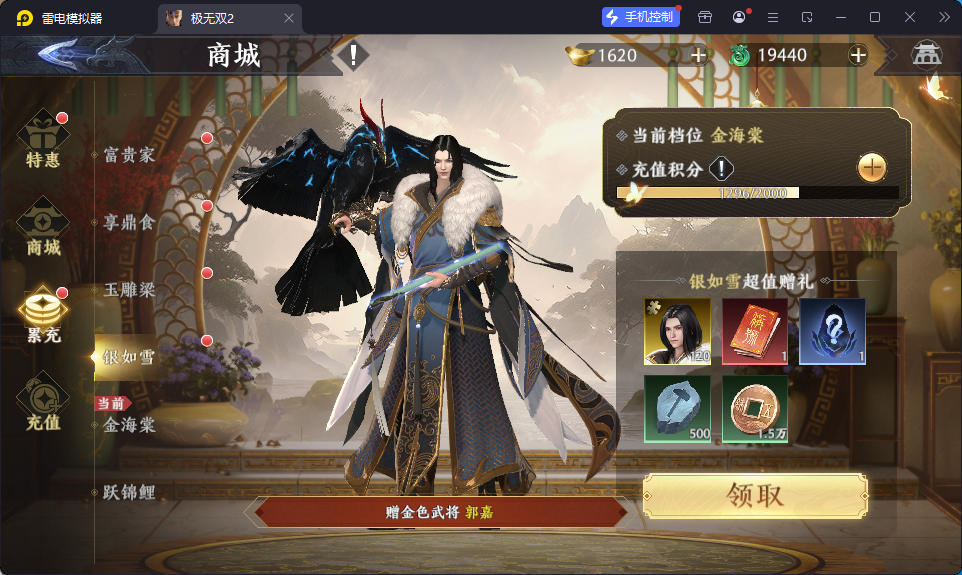The image size is (962, 575).
Task: Go to the 充值 recharge tab
Action: coord(43,402)
